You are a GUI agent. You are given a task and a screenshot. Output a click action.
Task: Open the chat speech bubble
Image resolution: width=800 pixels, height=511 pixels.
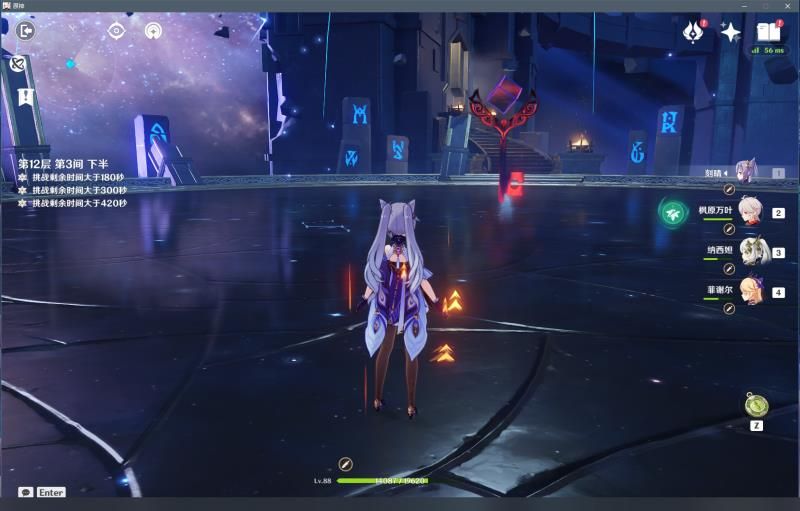[26, 492]
